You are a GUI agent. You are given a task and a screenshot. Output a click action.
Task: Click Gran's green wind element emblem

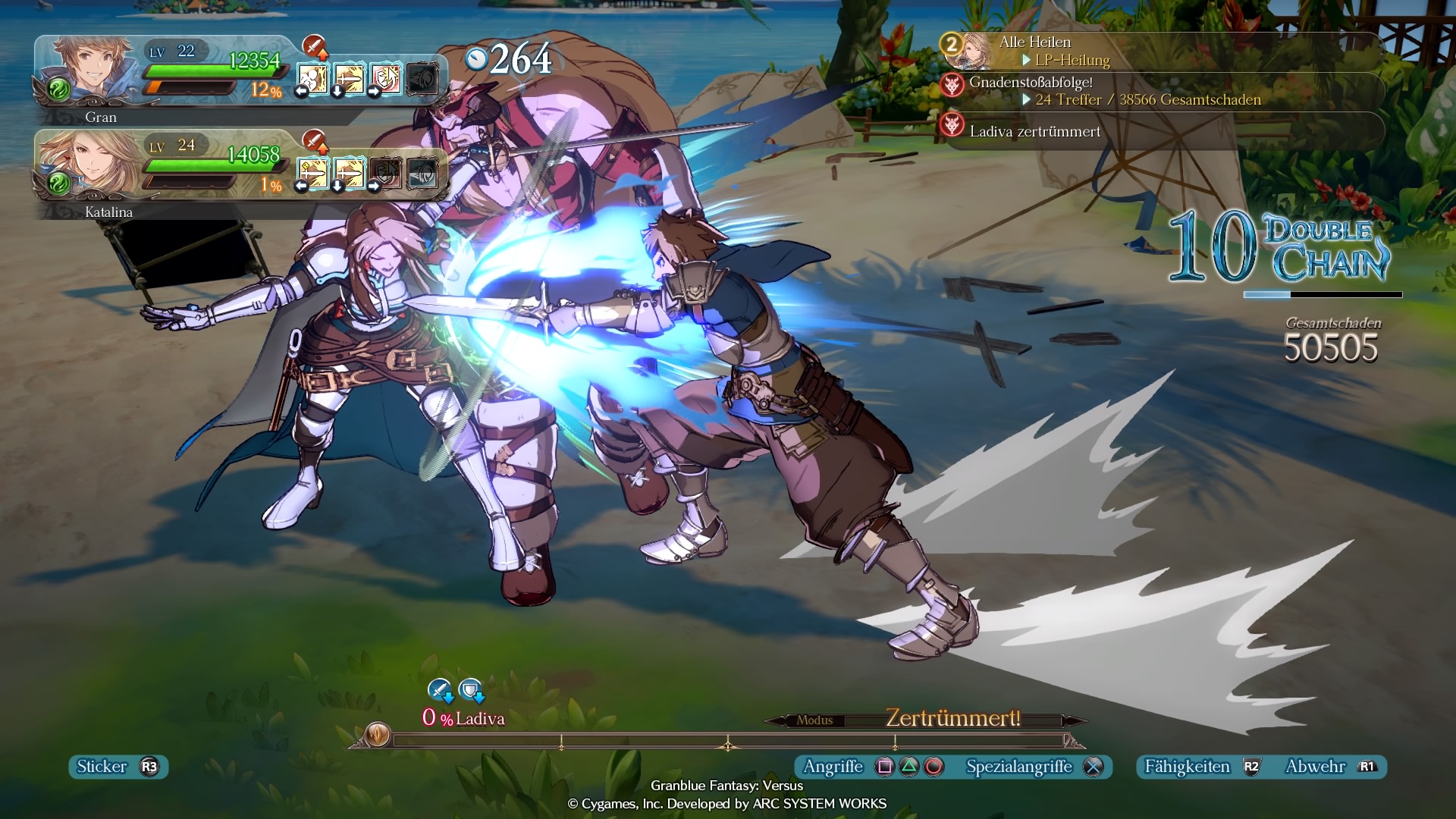click(x=58, y=90)
